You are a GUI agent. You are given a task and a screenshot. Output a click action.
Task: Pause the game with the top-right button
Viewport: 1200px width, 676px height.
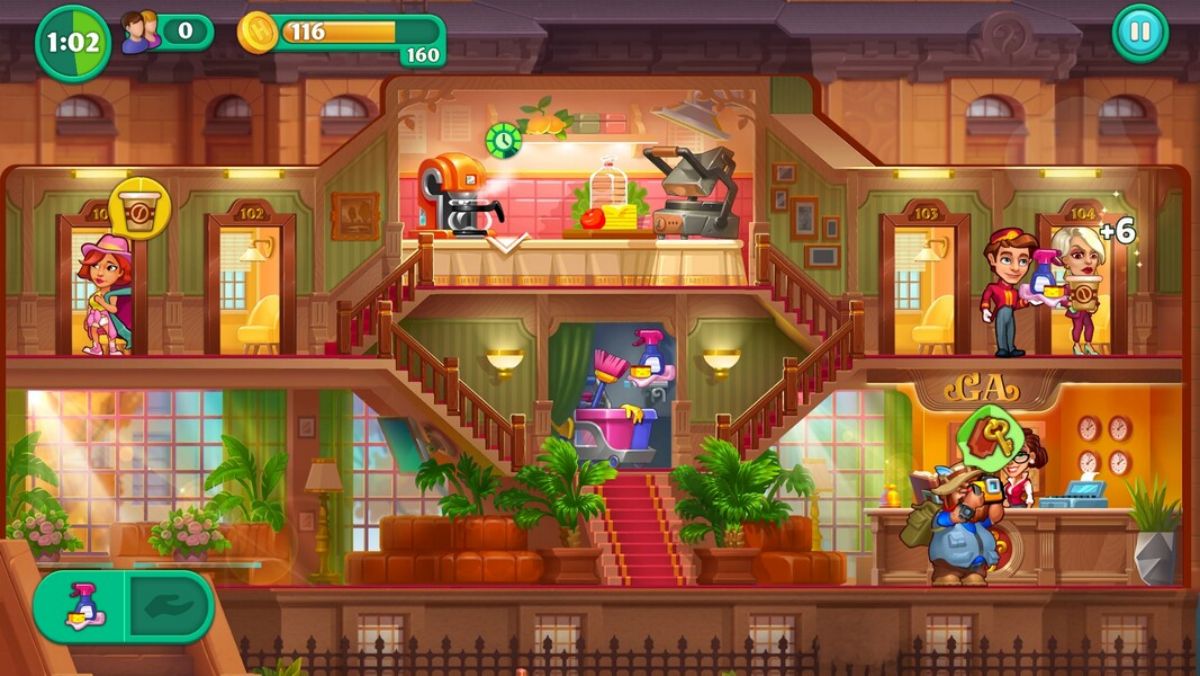[x=1139, y=32]
